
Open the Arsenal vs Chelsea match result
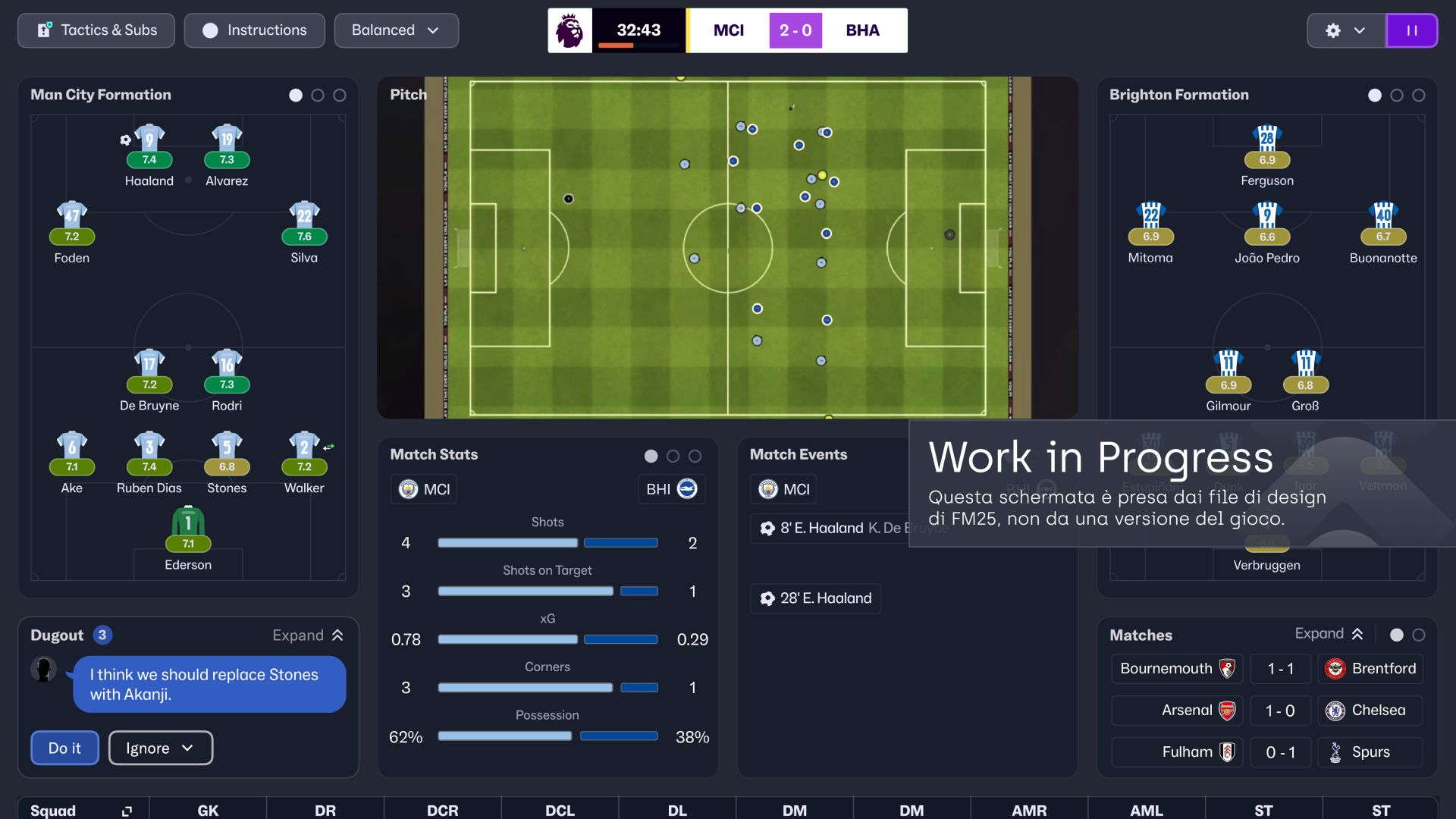click(x=1280, y=711)
